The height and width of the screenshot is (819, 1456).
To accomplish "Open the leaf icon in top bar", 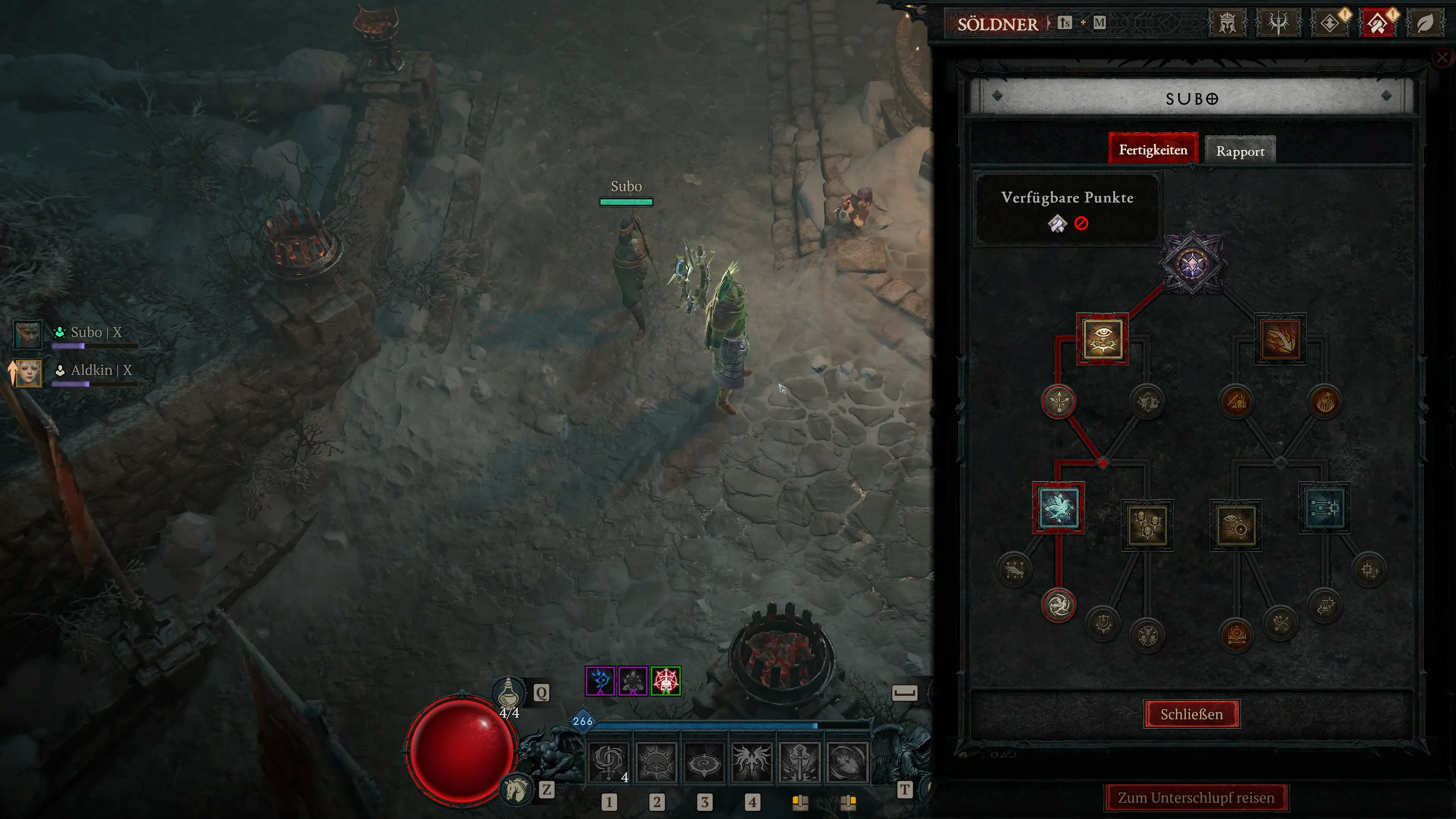I will [x=1425, y=23].
